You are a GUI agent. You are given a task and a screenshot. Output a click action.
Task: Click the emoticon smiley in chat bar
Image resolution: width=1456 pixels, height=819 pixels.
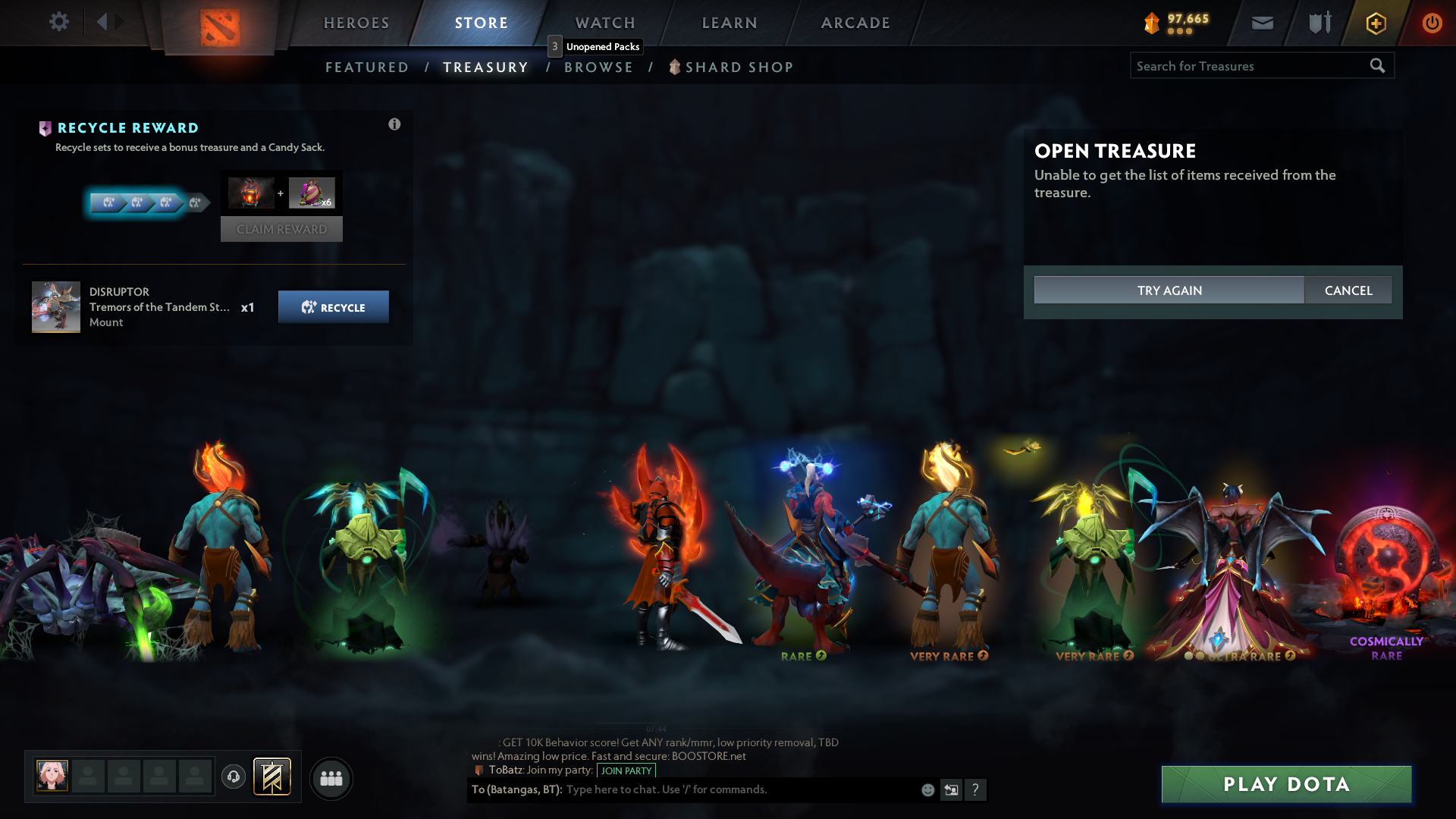pyautogui.click(x=927, y=789)
